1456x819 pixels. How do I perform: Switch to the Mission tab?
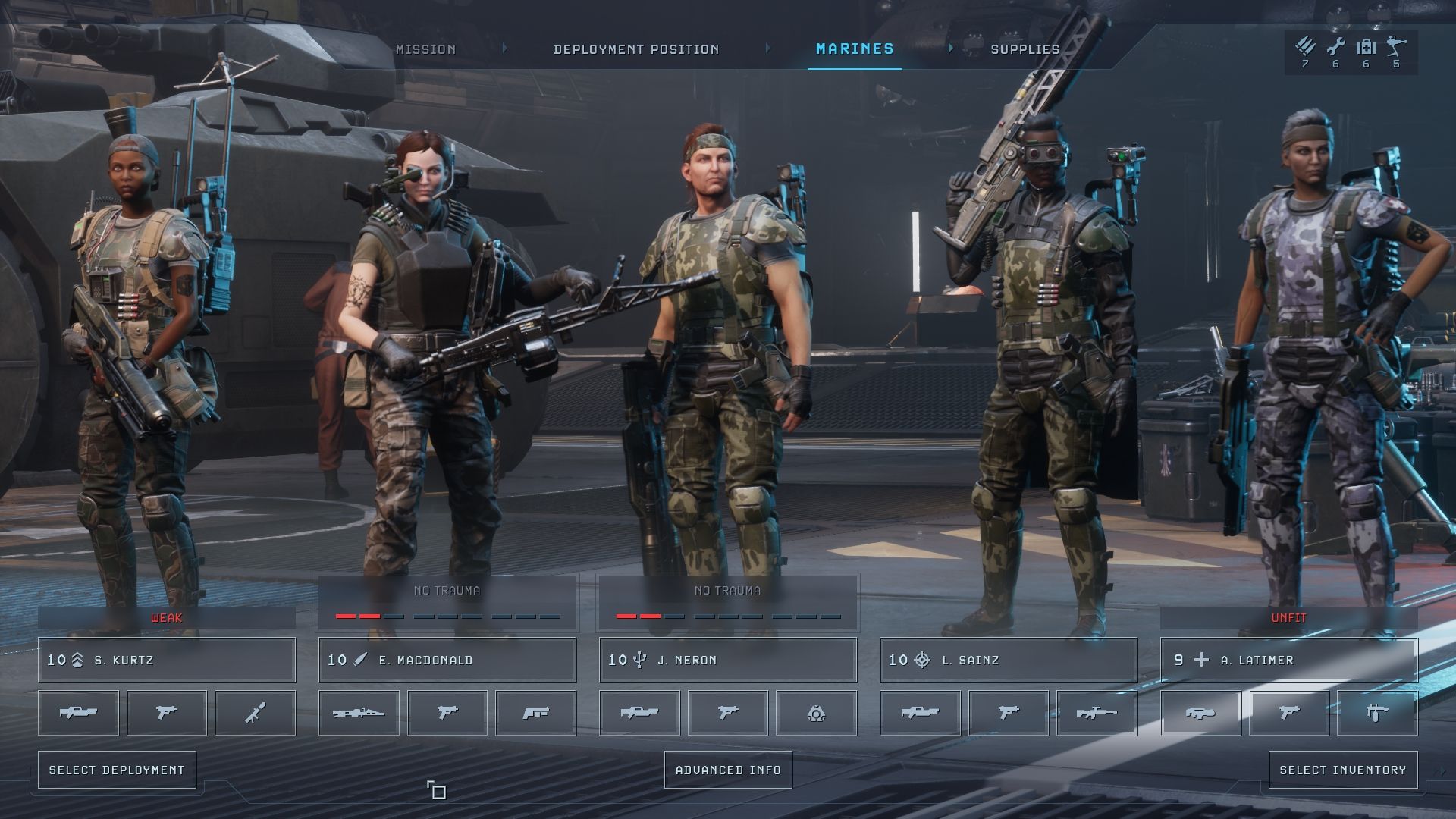pos(425,49)
